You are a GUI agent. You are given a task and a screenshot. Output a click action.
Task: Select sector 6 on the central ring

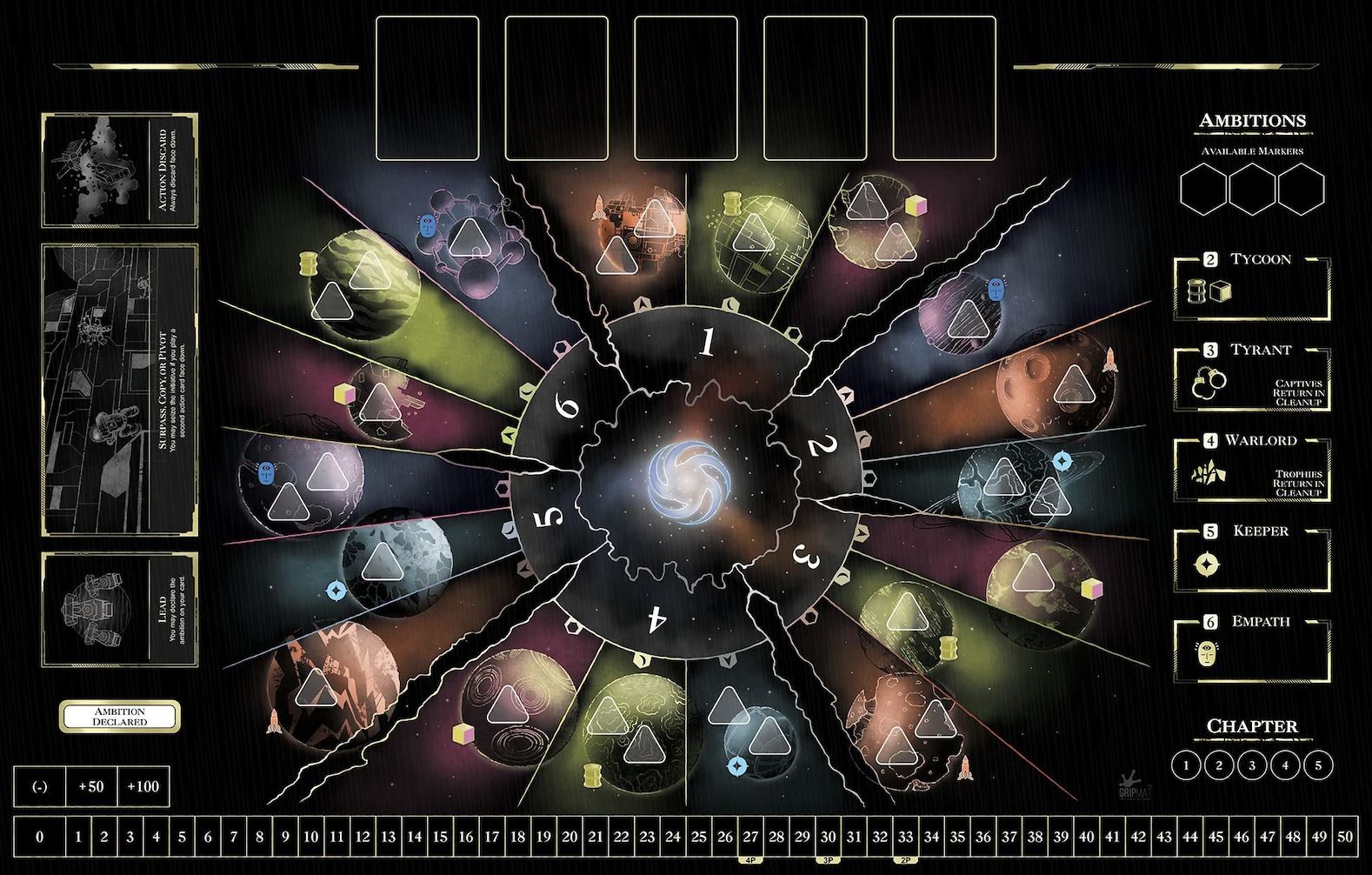568,407
